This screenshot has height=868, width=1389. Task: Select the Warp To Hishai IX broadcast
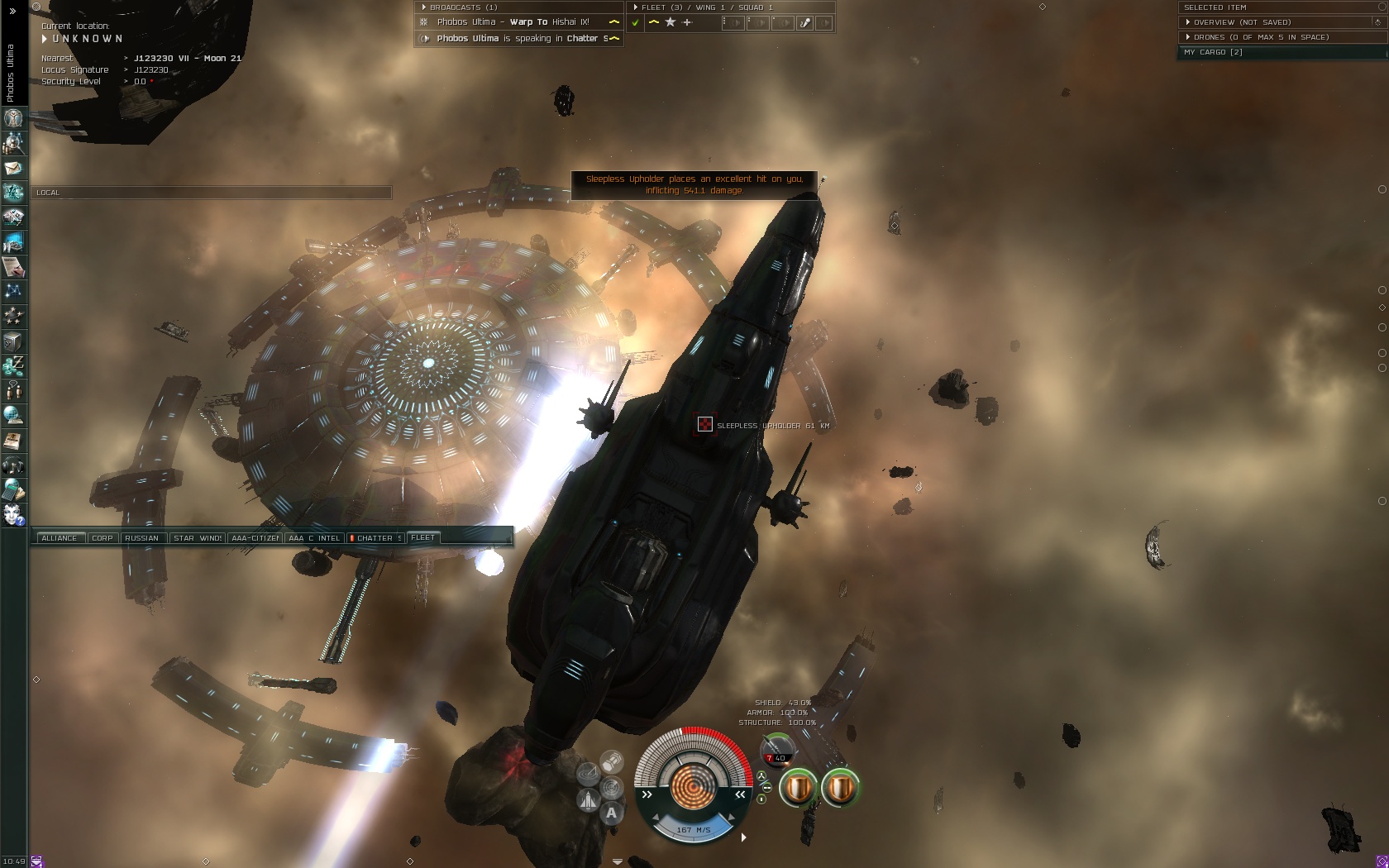513,22
